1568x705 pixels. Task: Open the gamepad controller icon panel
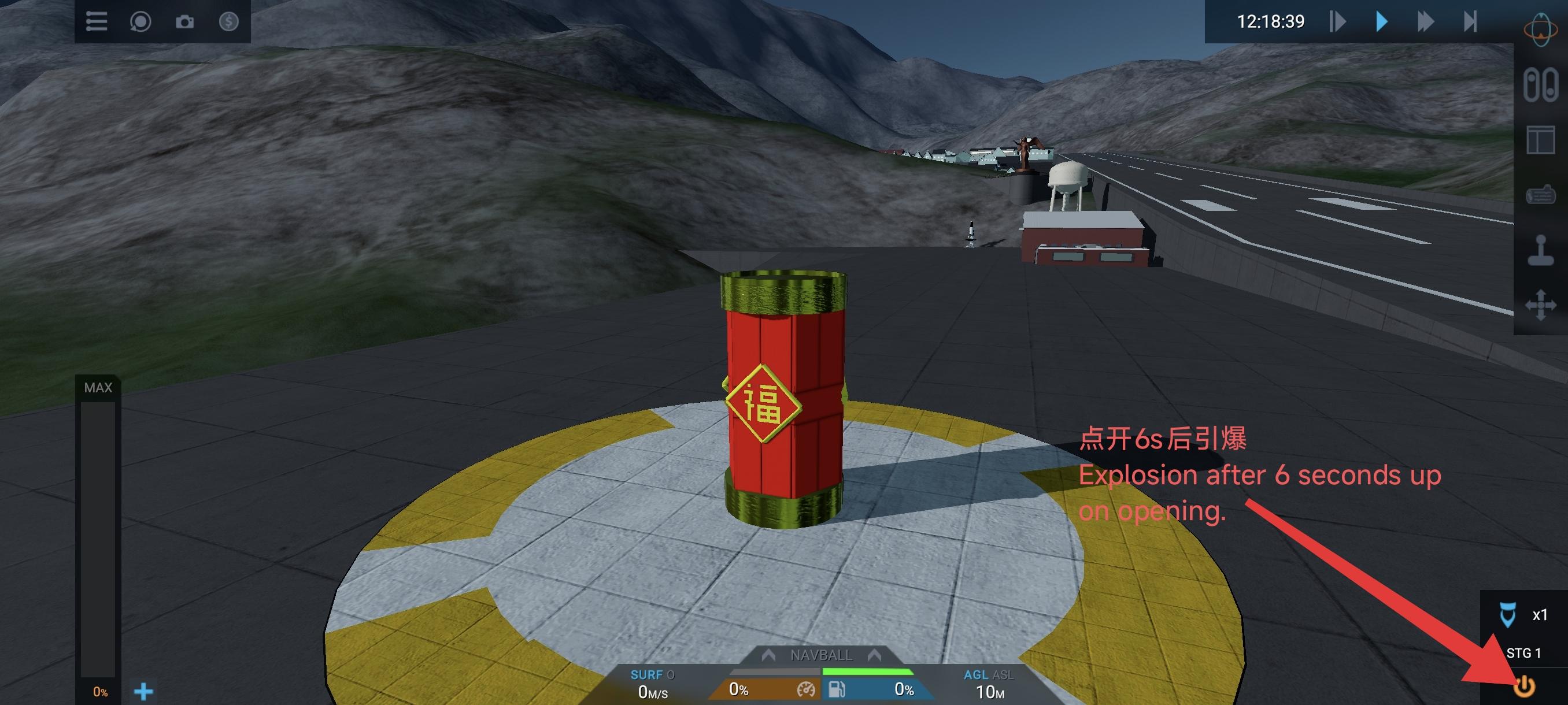[1540, 195]
